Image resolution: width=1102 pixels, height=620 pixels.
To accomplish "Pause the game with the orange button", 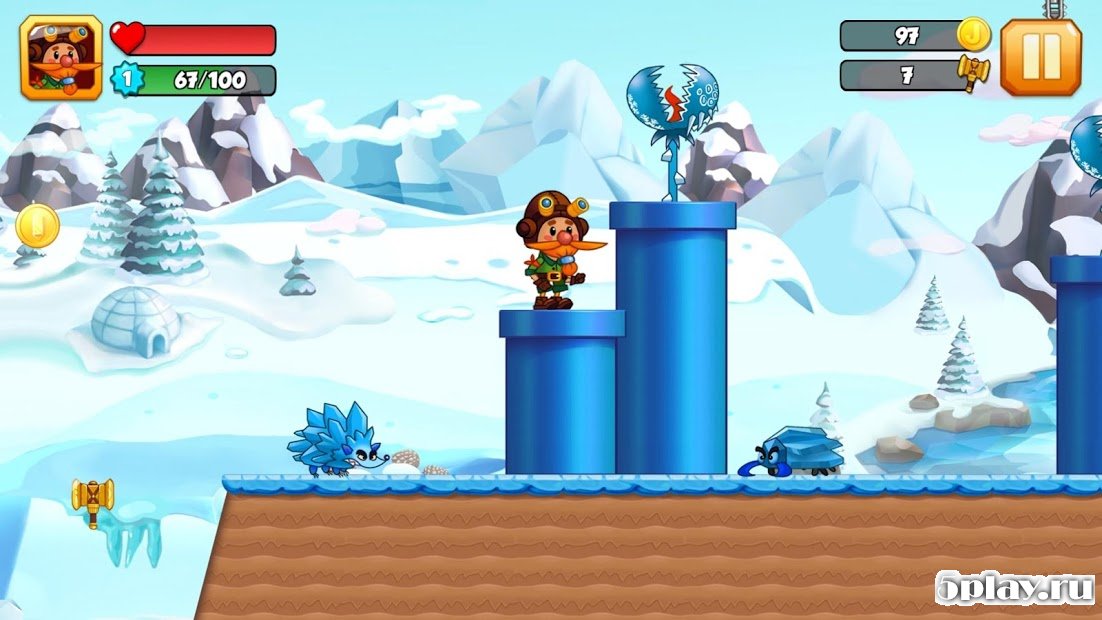I will pyautogui.click(x=1040, y=57).
